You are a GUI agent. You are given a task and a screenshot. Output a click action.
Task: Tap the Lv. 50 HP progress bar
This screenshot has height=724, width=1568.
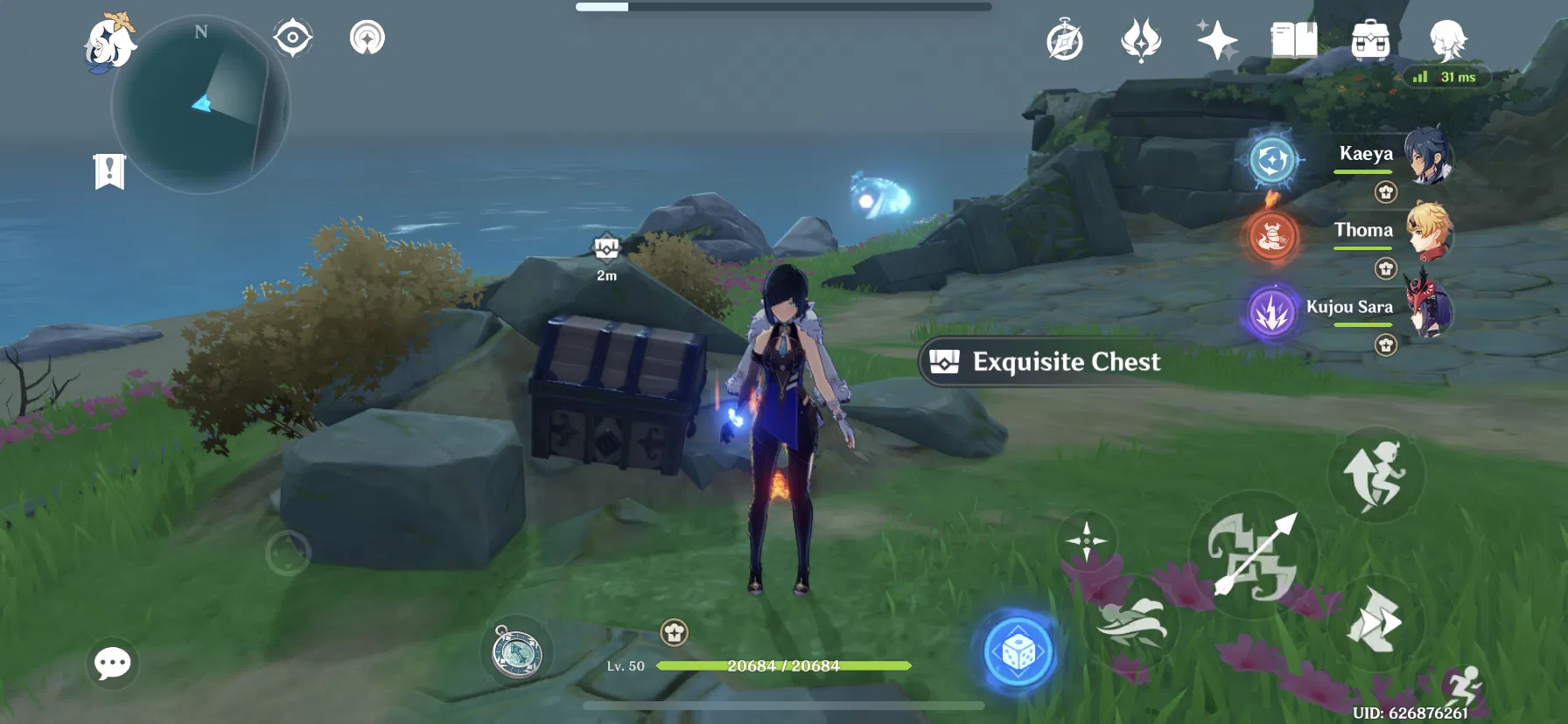[770, 666]
